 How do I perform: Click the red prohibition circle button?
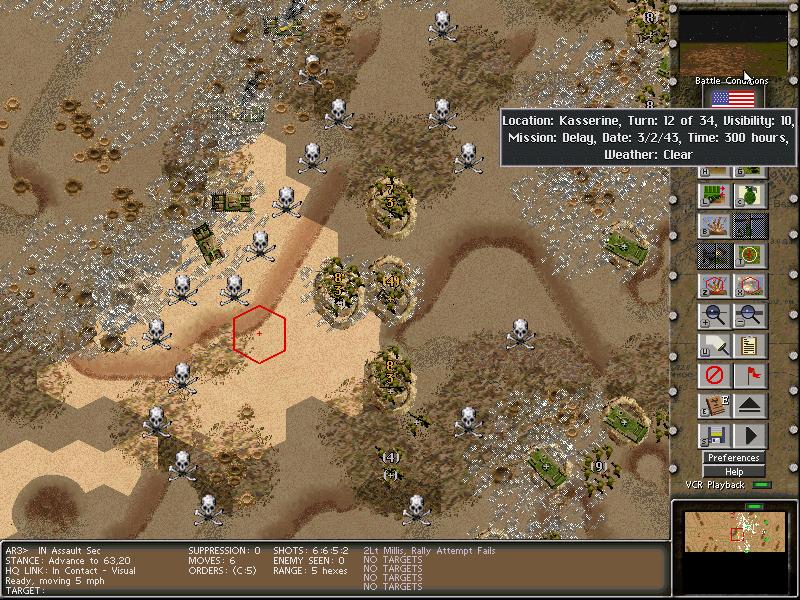coord(715,376)
